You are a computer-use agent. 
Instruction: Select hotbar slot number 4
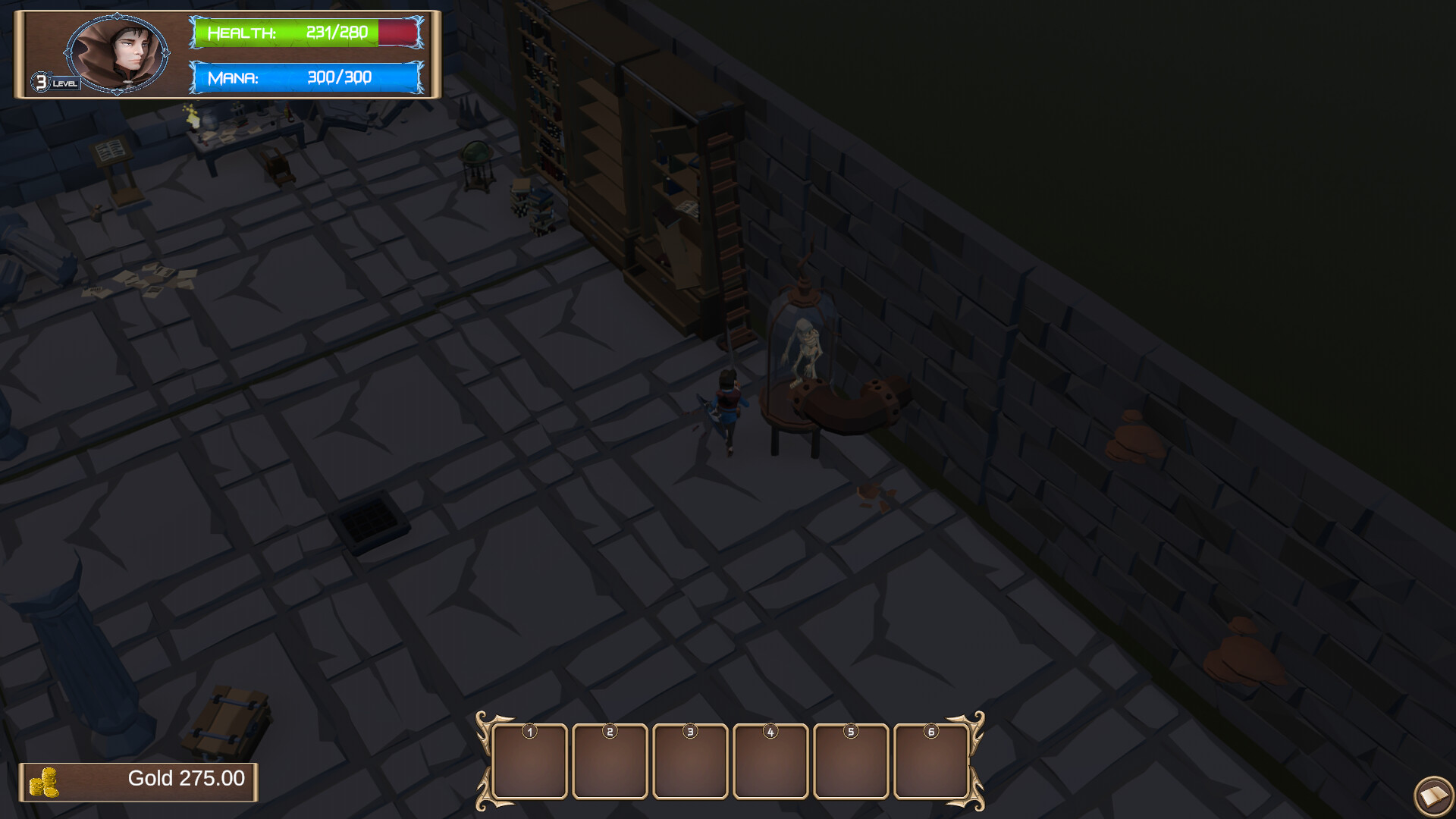pos(771,761)
